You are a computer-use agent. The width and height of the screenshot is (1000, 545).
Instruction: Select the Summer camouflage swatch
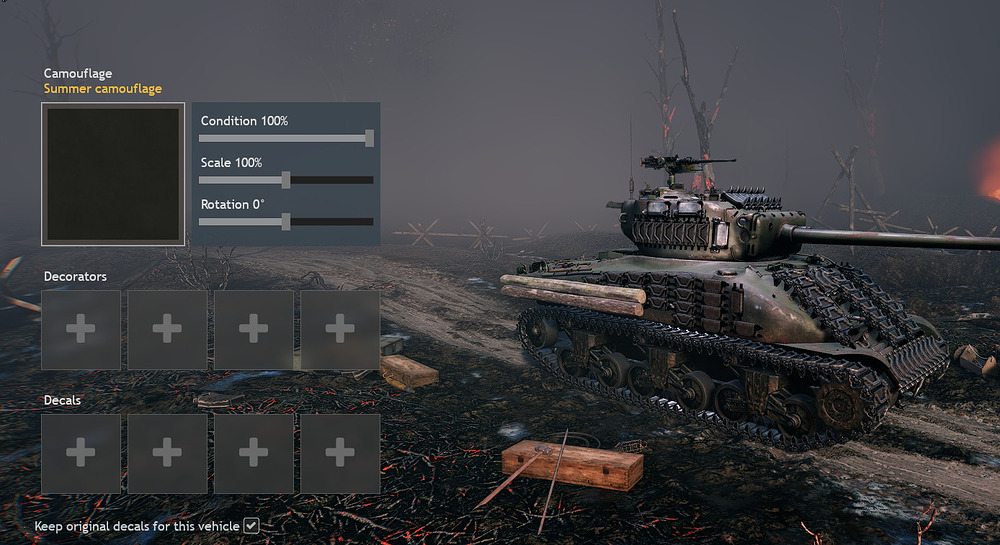tap(113, 174)
